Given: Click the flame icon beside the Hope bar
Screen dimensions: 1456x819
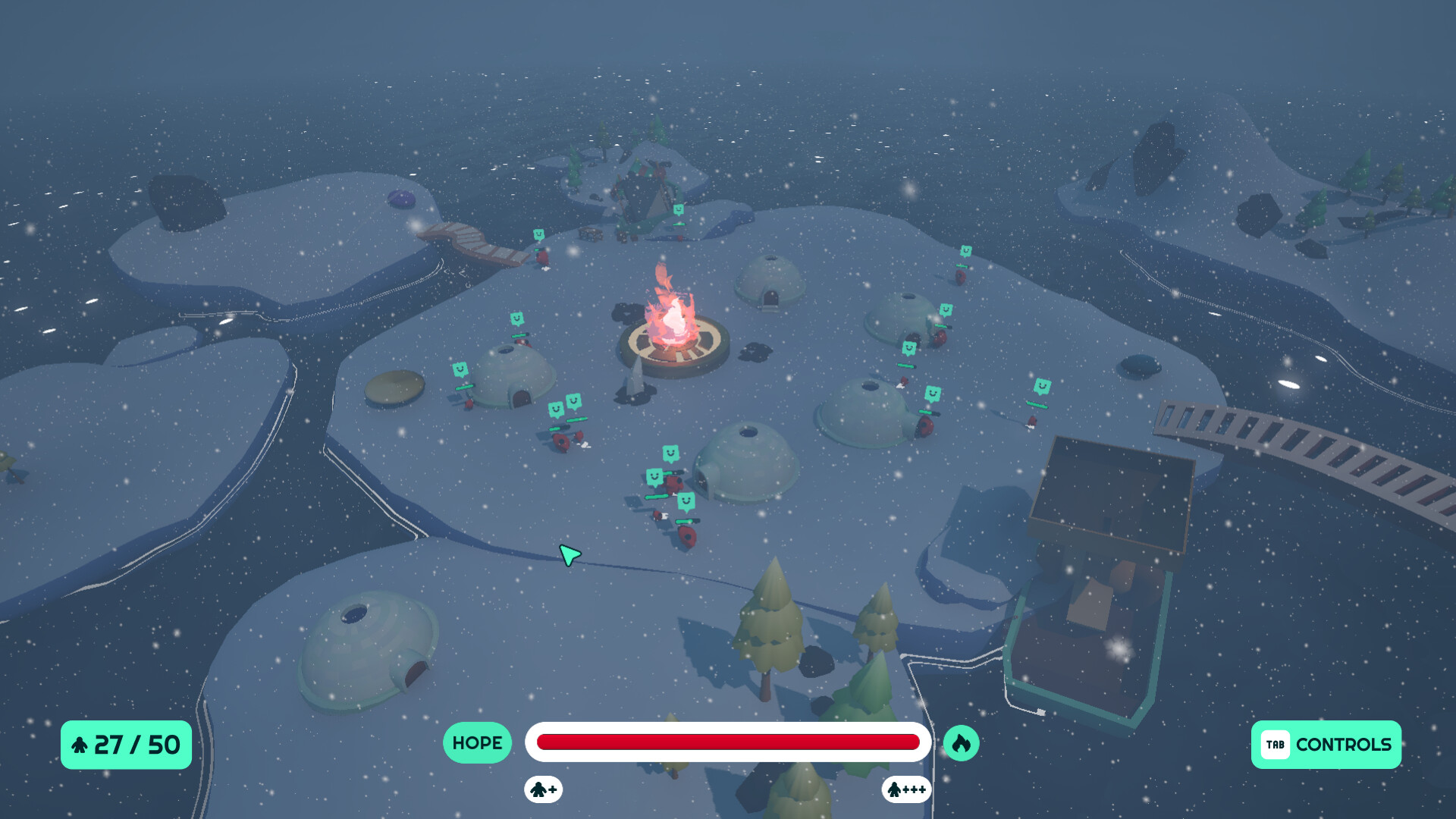Looking at the screenshot, I should [x=961, y=743].
